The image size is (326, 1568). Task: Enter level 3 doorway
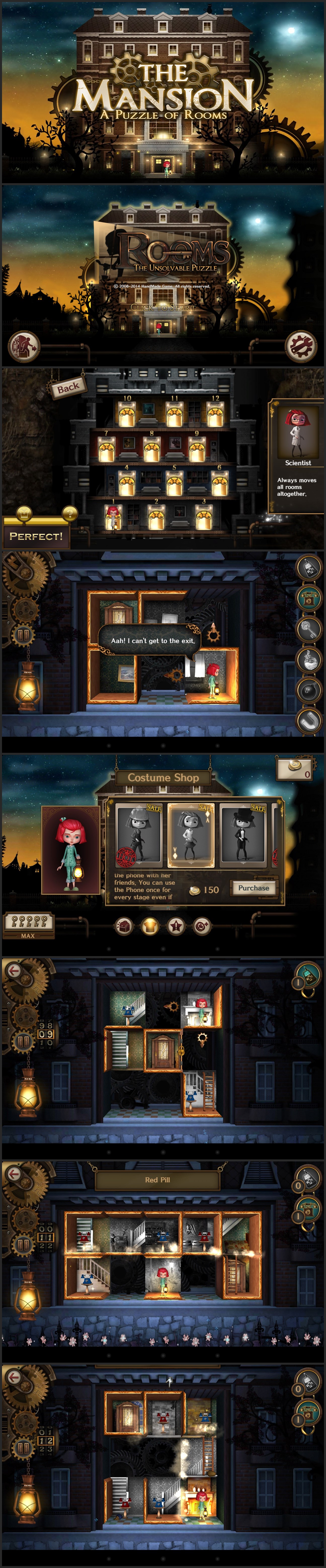pos(203,518)
